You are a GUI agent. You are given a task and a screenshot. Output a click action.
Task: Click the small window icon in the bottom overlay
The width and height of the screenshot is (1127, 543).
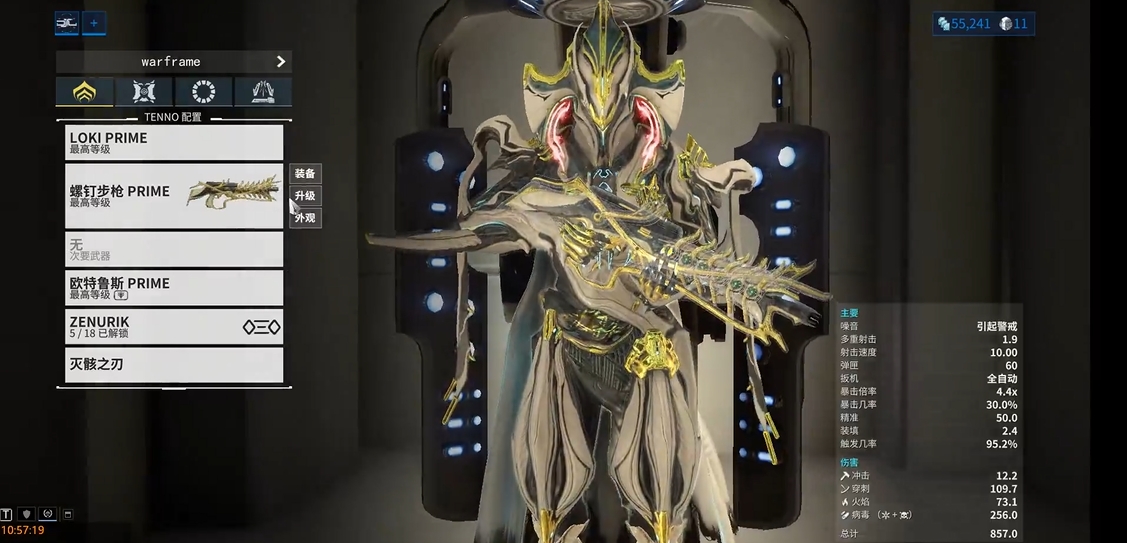pyautogui.click(x=68, y=515)
